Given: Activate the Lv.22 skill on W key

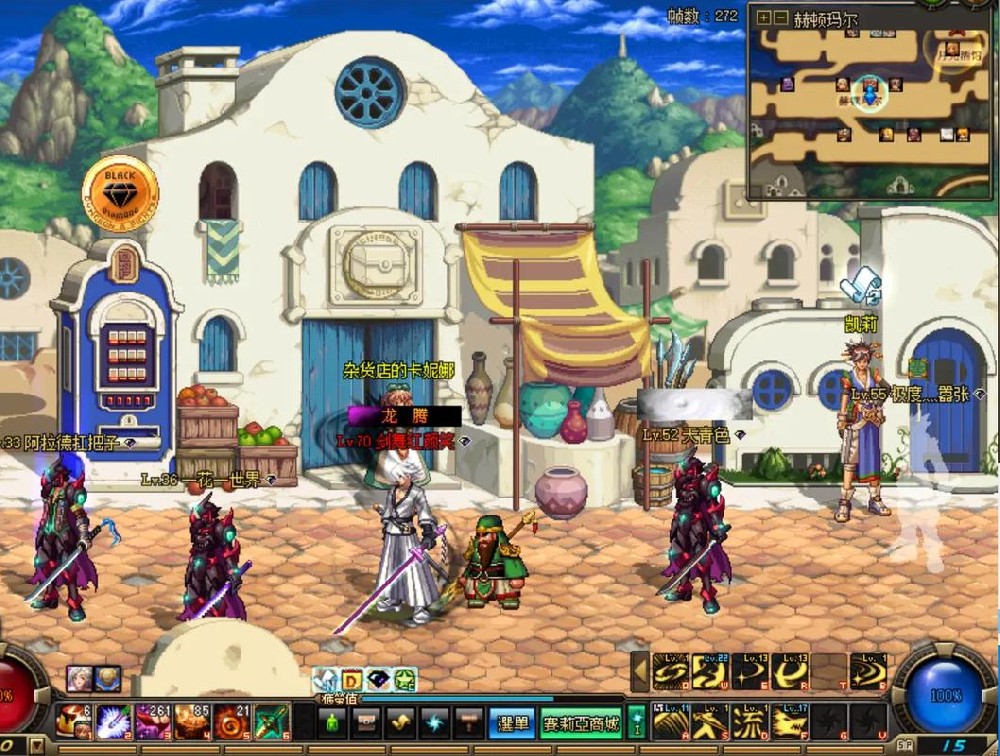Looking at the screenshot, I should pos(711,670).
